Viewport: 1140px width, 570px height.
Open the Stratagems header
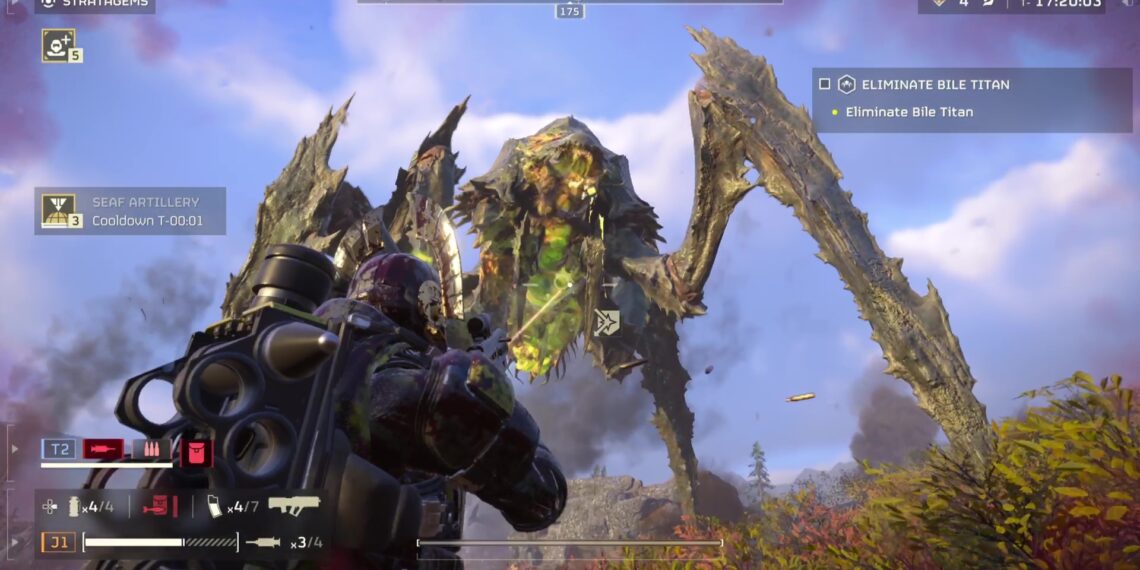tap(94, 4)
